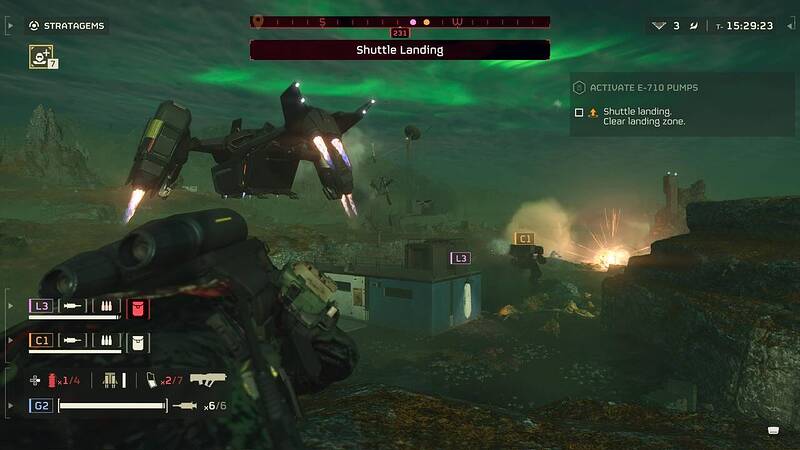
Task: Select the G2 player tag
Action: [41, 405]
